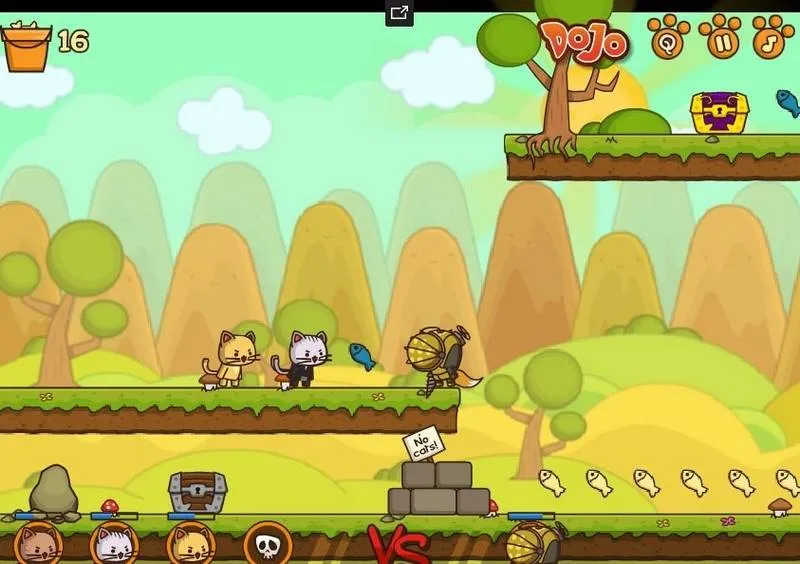Select the white cat portrait

pyautogui.click(x=114, y=545)
